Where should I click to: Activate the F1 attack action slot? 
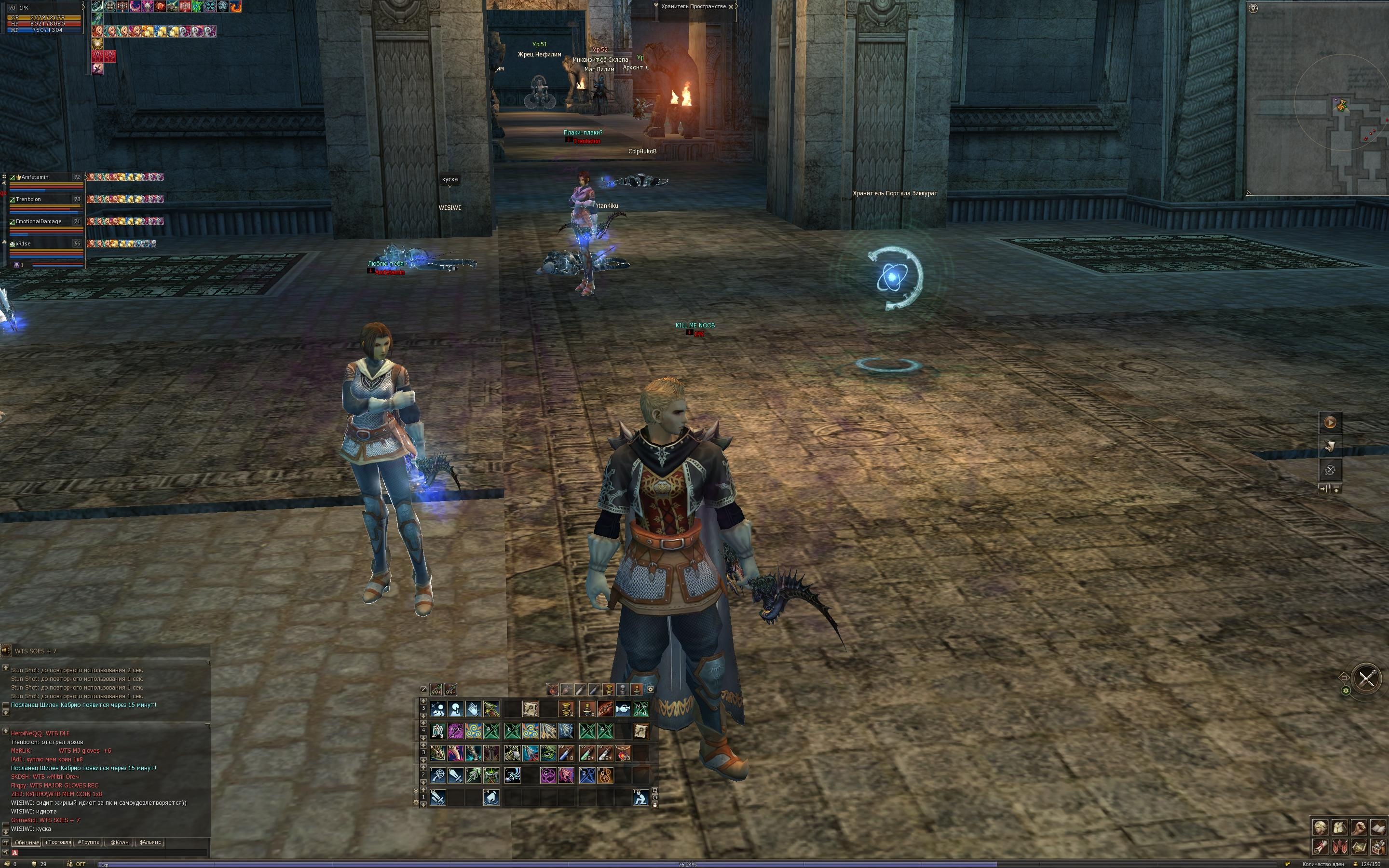pyautogui.click(x=437, y=798)
